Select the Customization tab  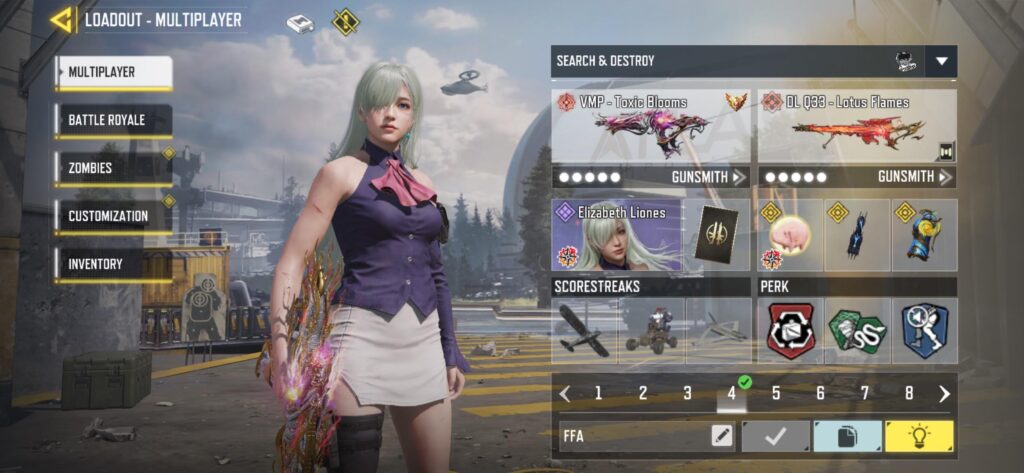coord(112,216)
